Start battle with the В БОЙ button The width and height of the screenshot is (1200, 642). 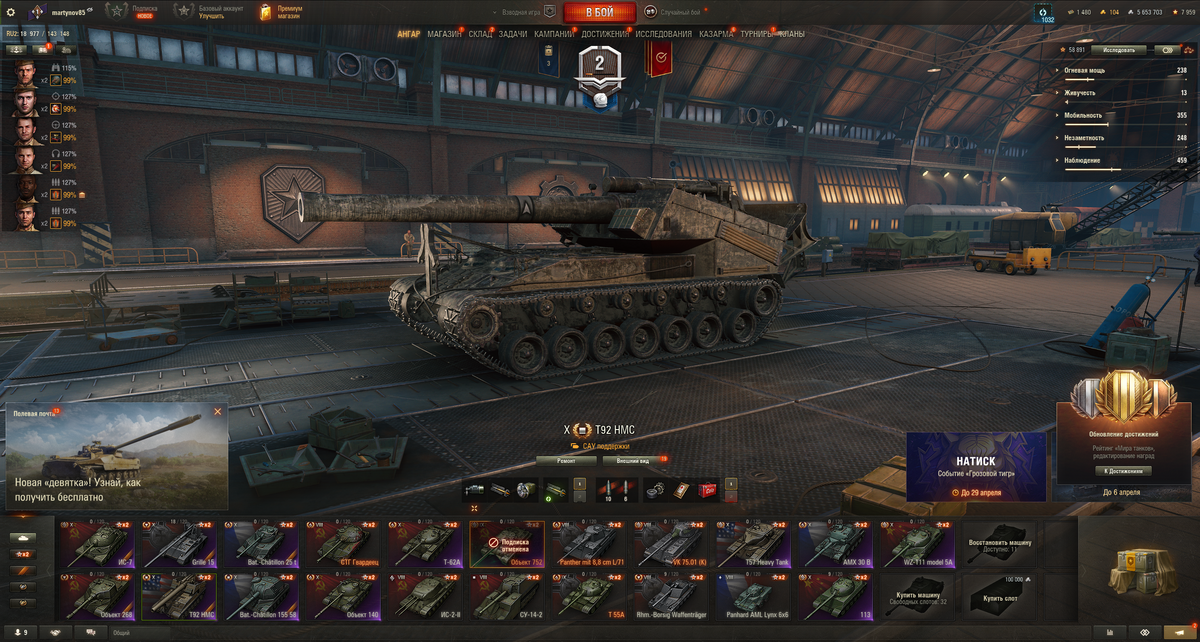click(x=599, y=12)
